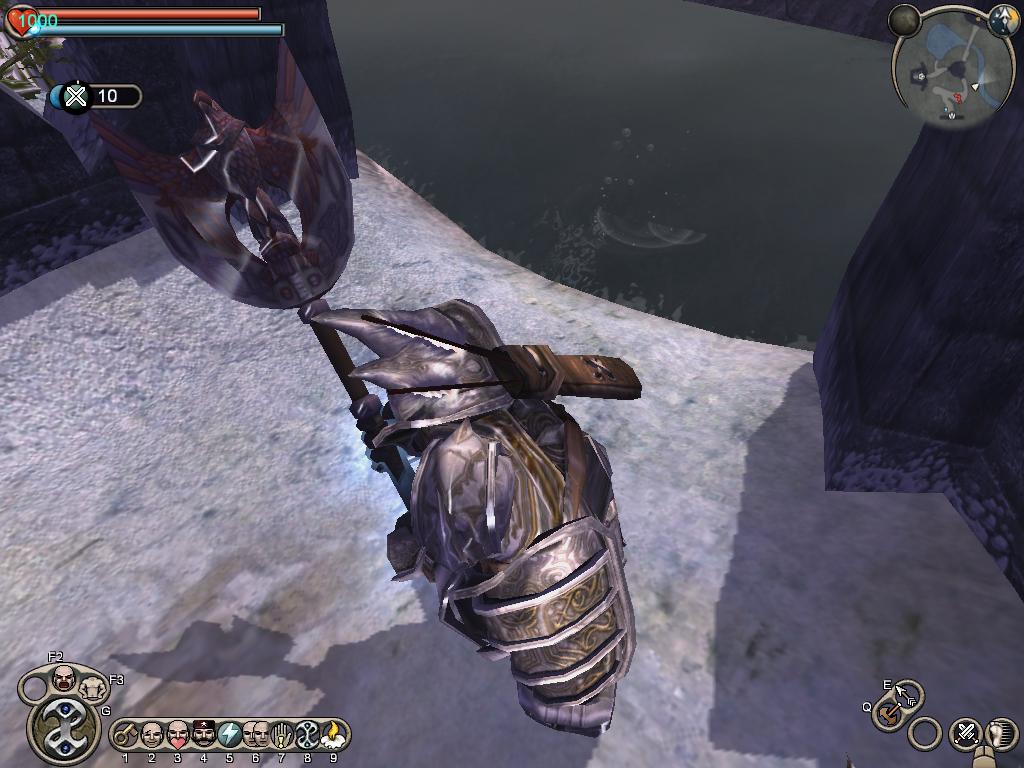
Task: Toggle the crossed swords combat icon
Action: [966, 733]
